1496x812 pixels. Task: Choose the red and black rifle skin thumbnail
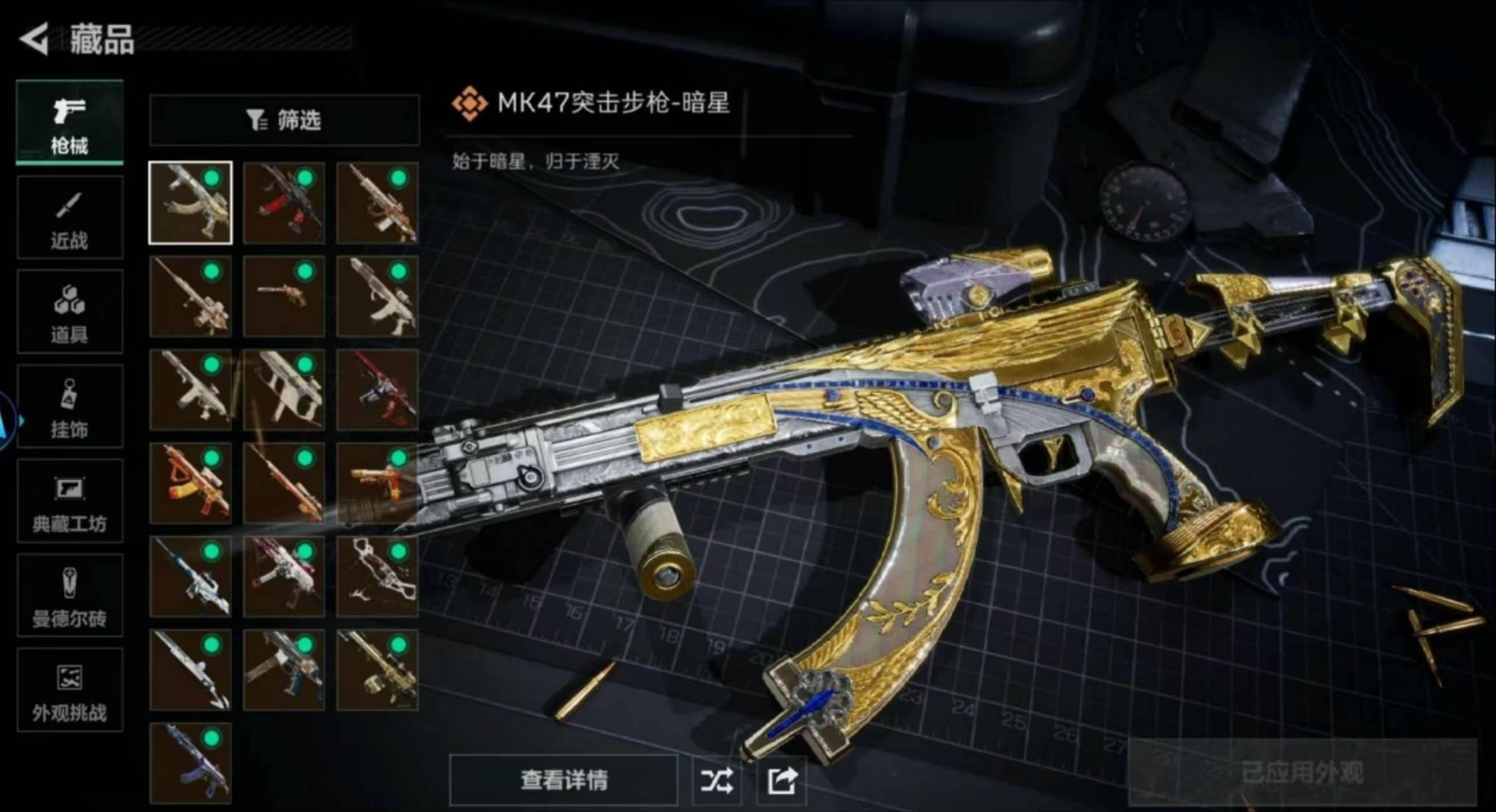click(x=284, y=203)
